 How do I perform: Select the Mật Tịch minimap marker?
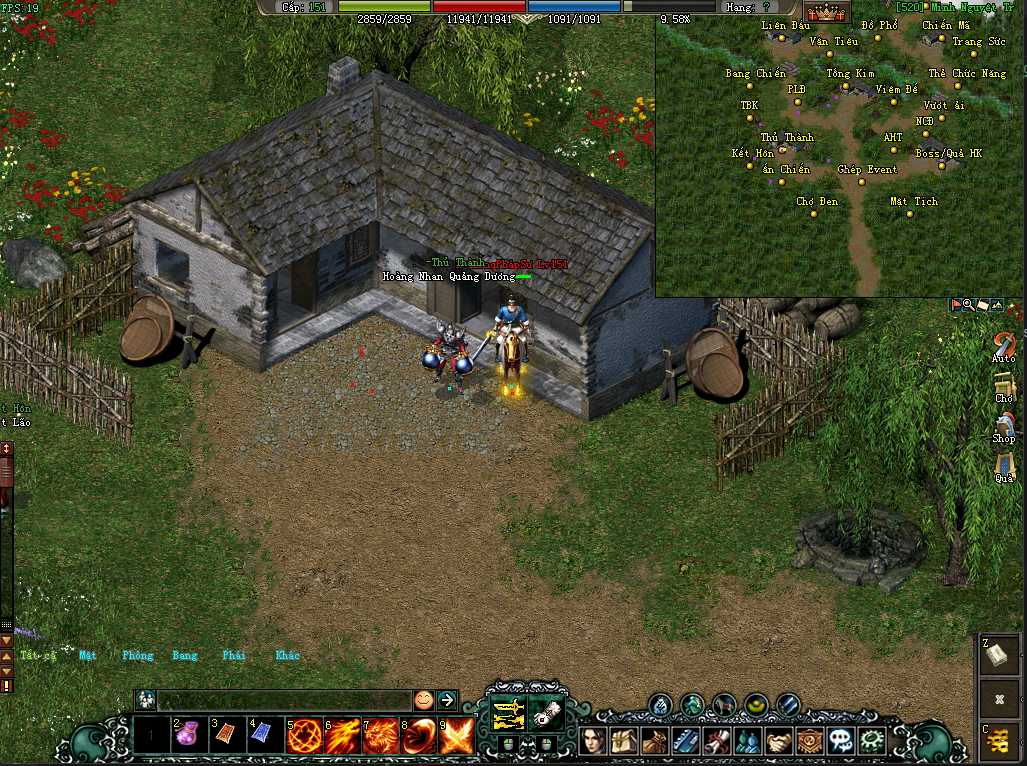point(910,214)
